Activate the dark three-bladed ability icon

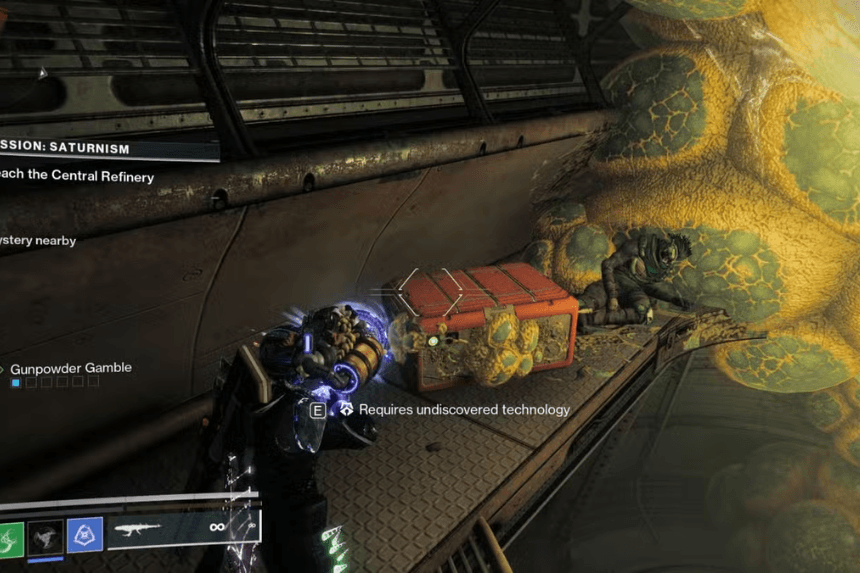click(x=45, y=536)
